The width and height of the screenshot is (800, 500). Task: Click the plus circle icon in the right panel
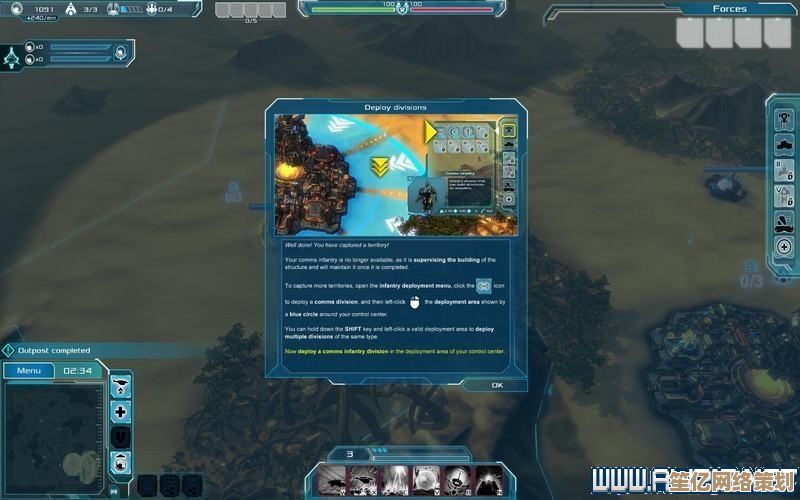point(783,247)
